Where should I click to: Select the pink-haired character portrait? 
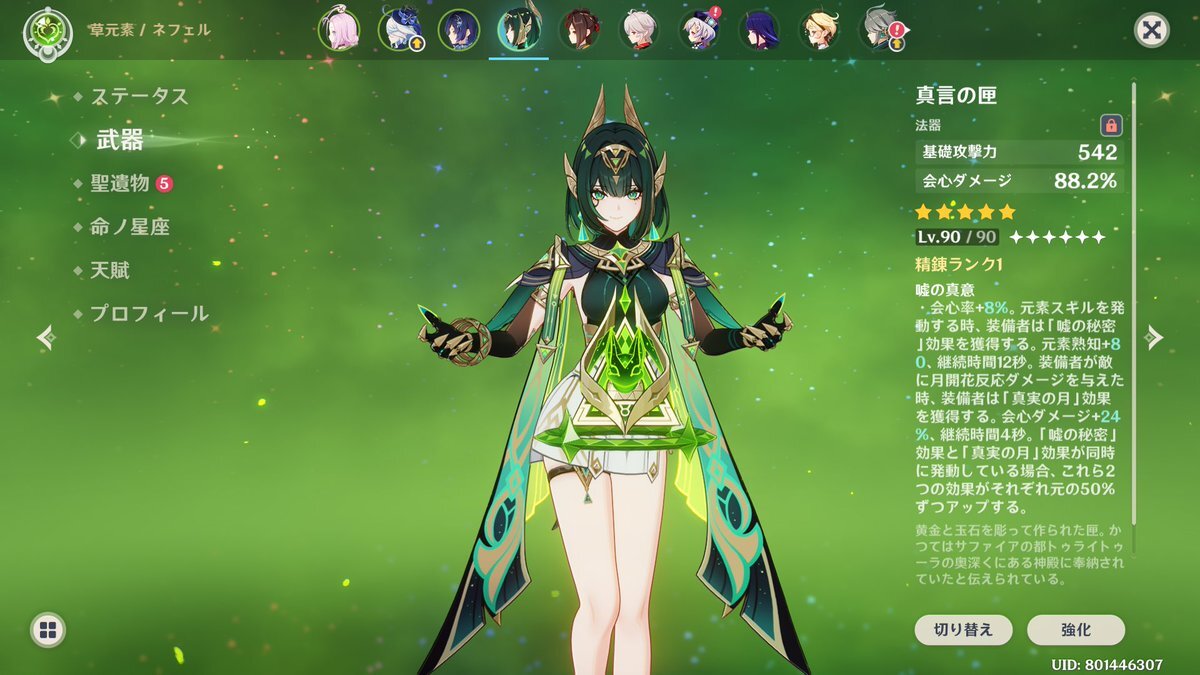338,30
